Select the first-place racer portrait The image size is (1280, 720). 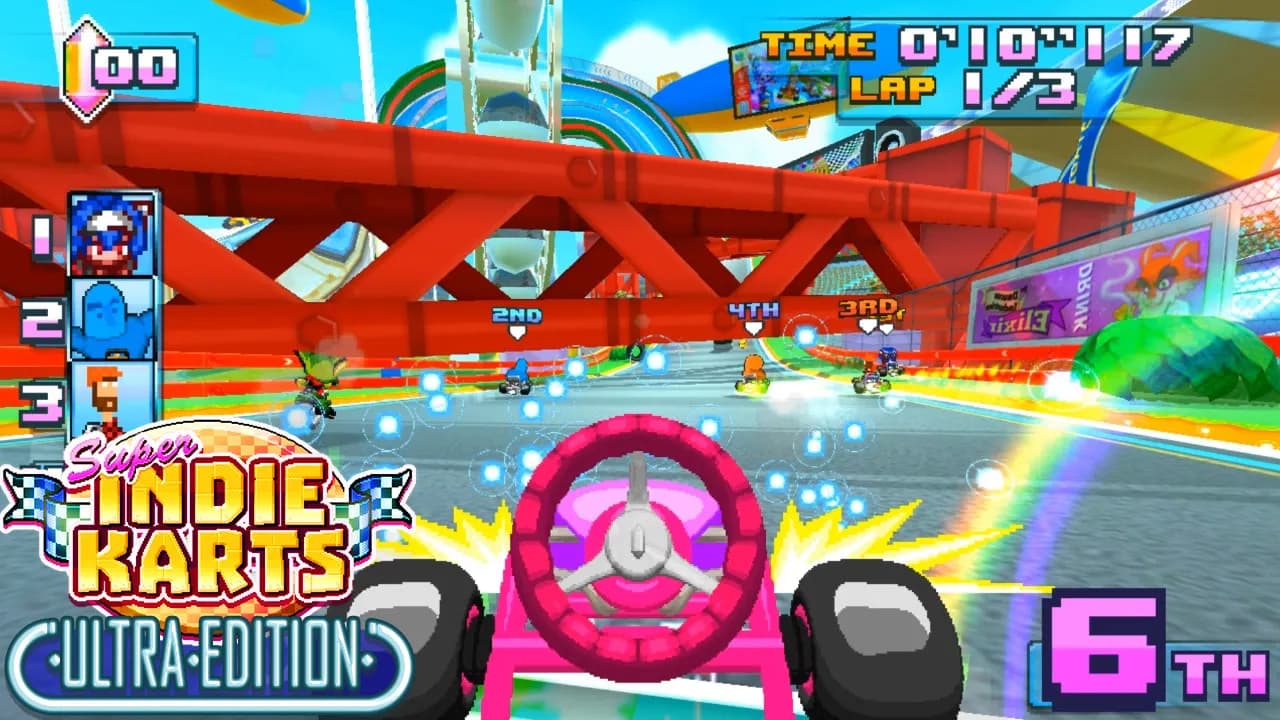point(112,234)
